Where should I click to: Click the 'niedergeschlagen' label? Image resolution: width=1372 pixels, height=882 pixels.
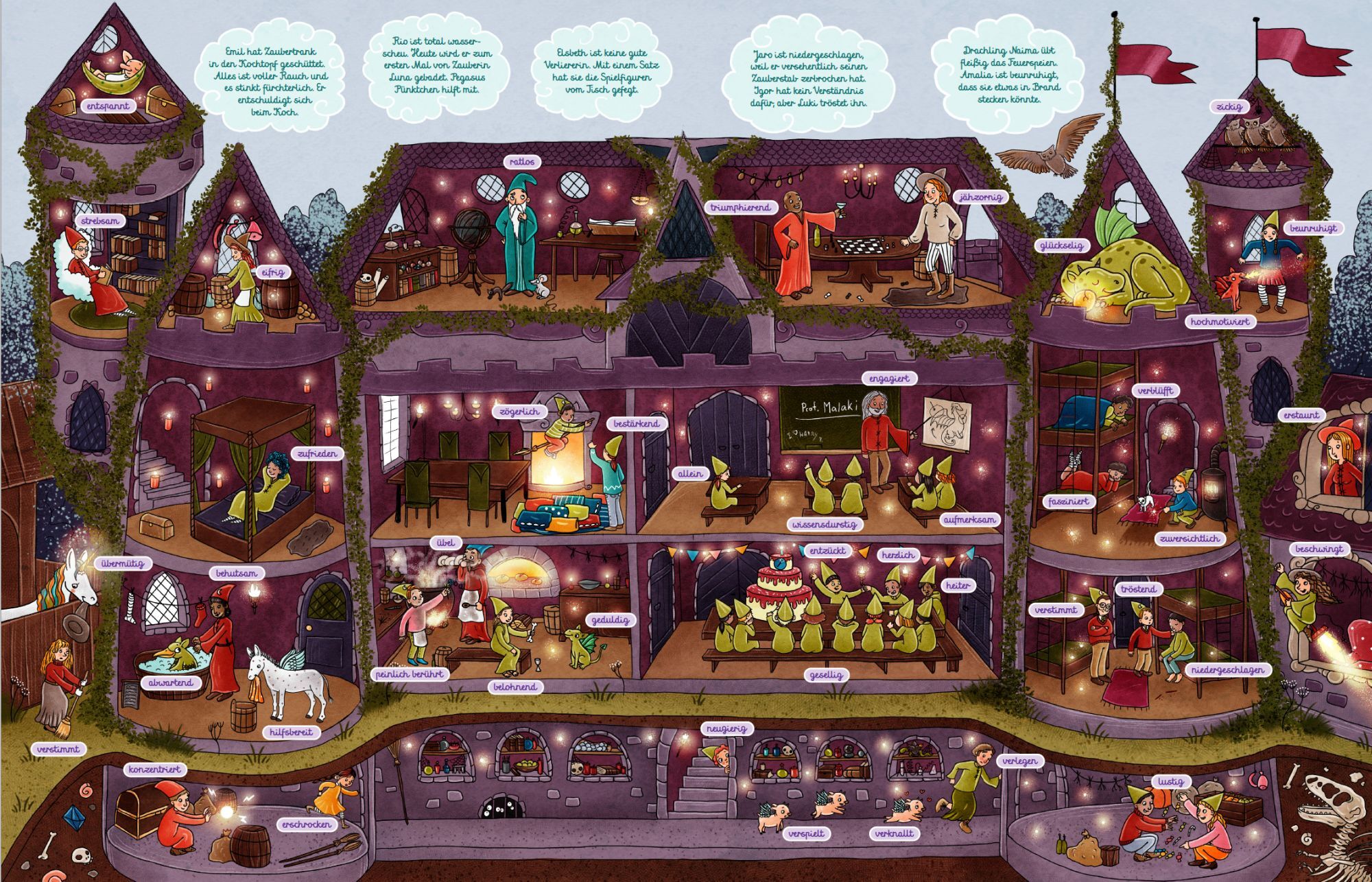(1227, 670)
